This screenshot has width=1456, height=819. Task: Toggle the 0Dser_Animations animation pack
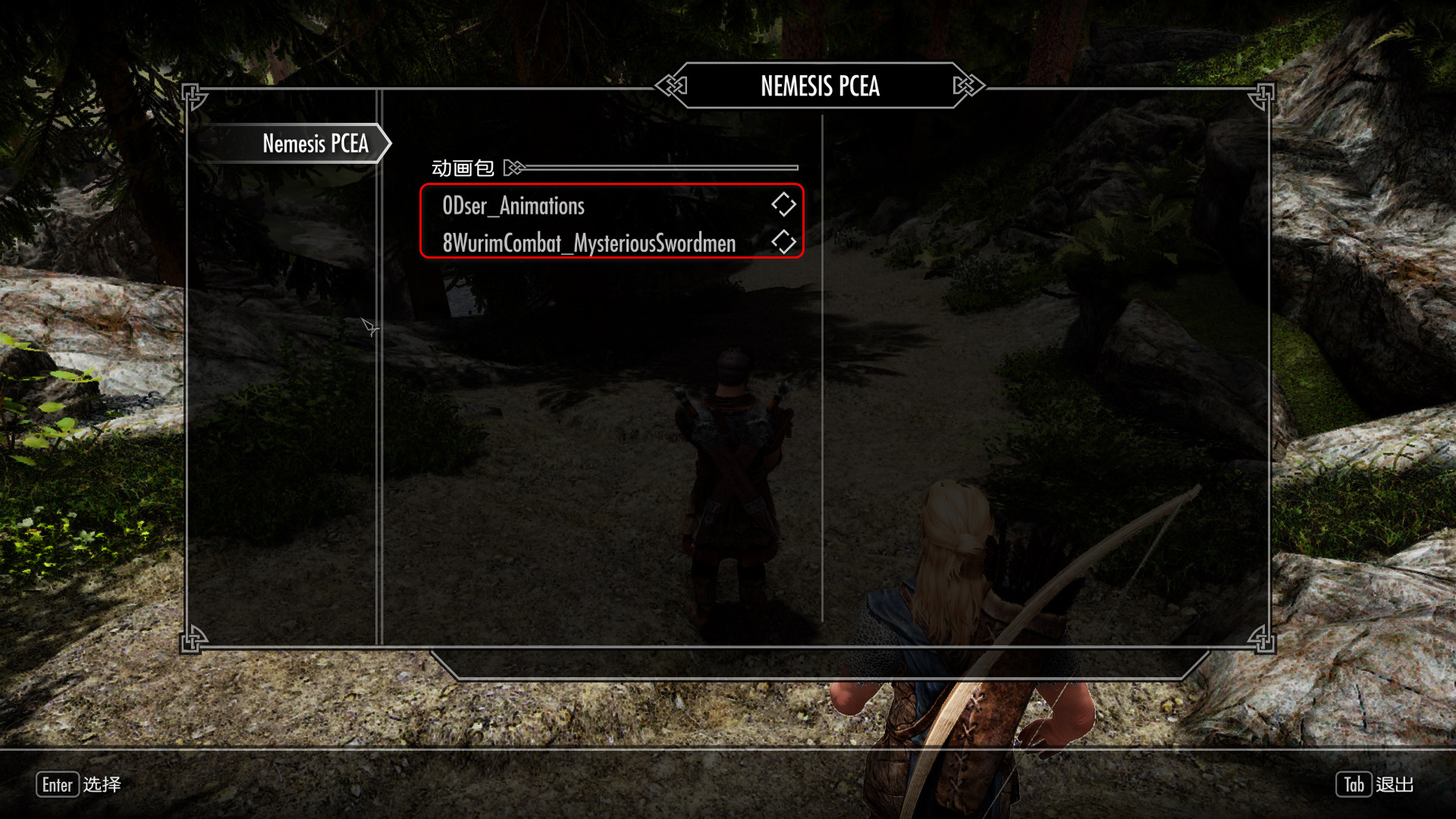pyautogui.click(x=783, y=204)
